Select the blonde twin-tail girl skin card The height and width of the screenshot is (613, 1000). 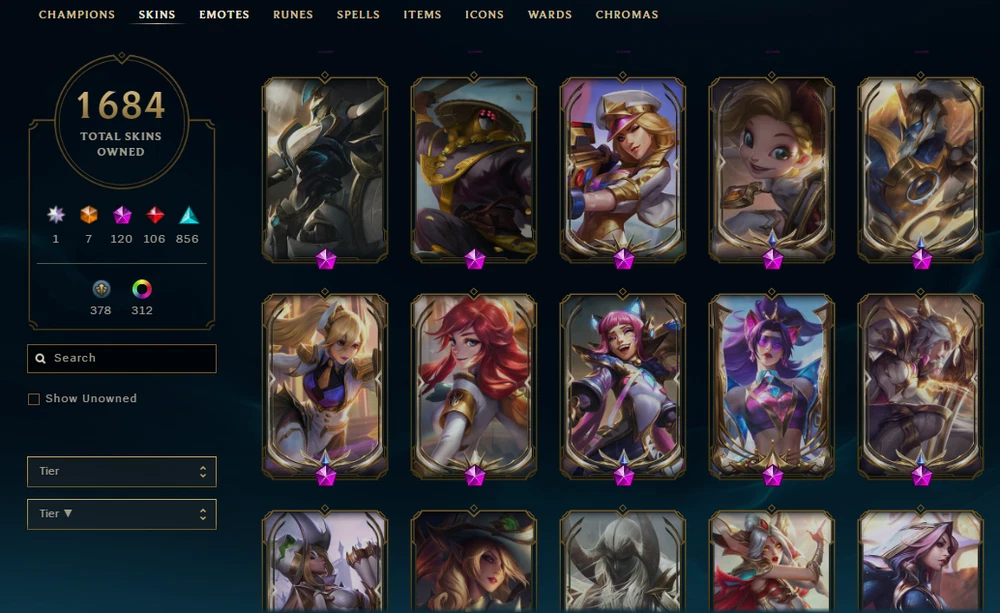[x=325, y=385]
